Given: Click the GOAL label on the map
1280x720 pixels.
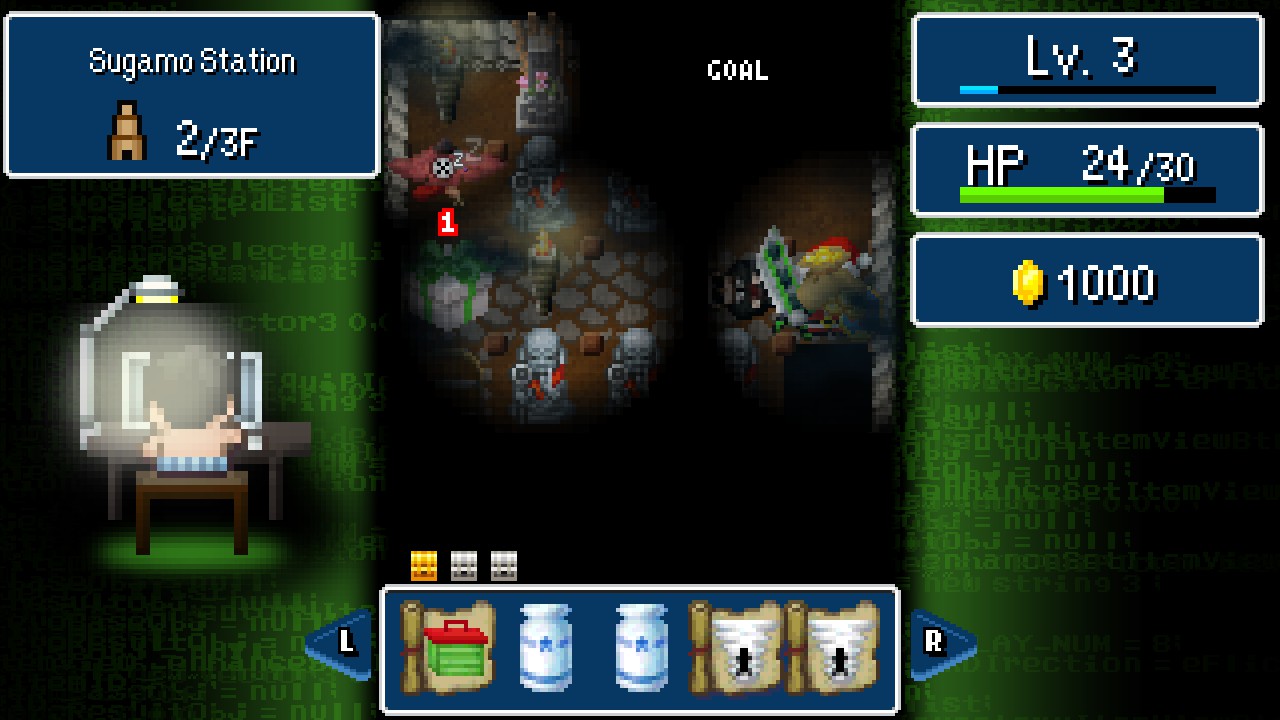Looking at the screenshot, I should point(738,70).
